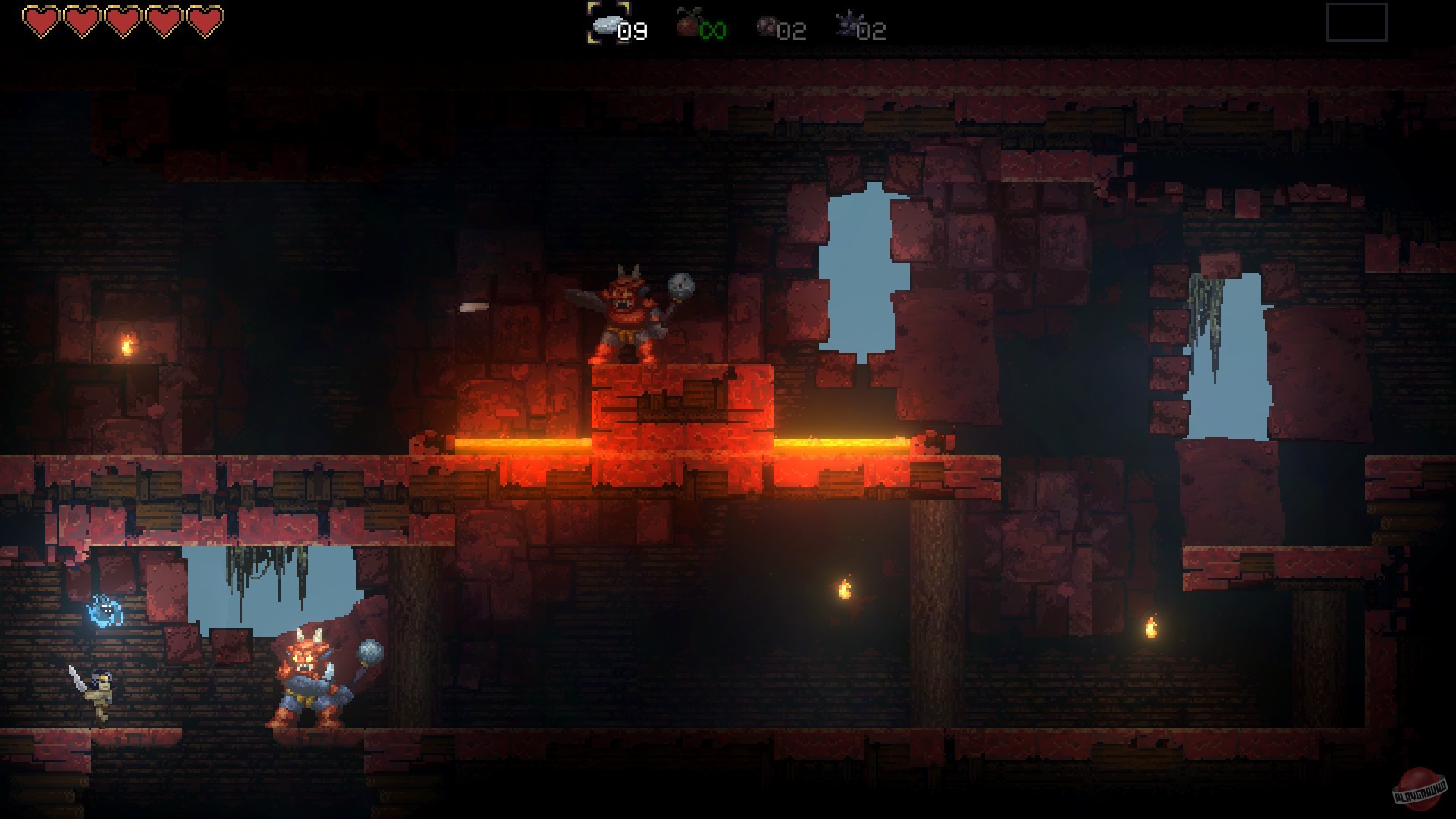Select the stone projectile item icon
The width and height of the screenshot is (1456, 819).
[607, 25]
